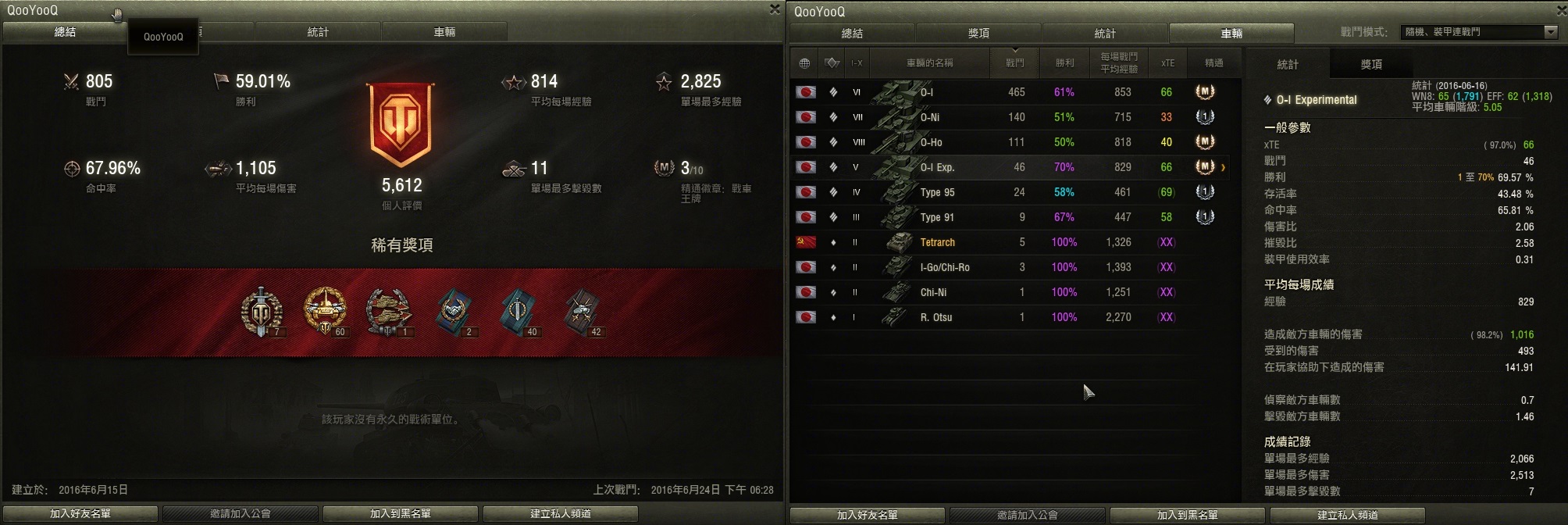The image size is (1568, 525).
Task: Sort vehicles by the 勝利 column header
Action: tap(1064, 62)
